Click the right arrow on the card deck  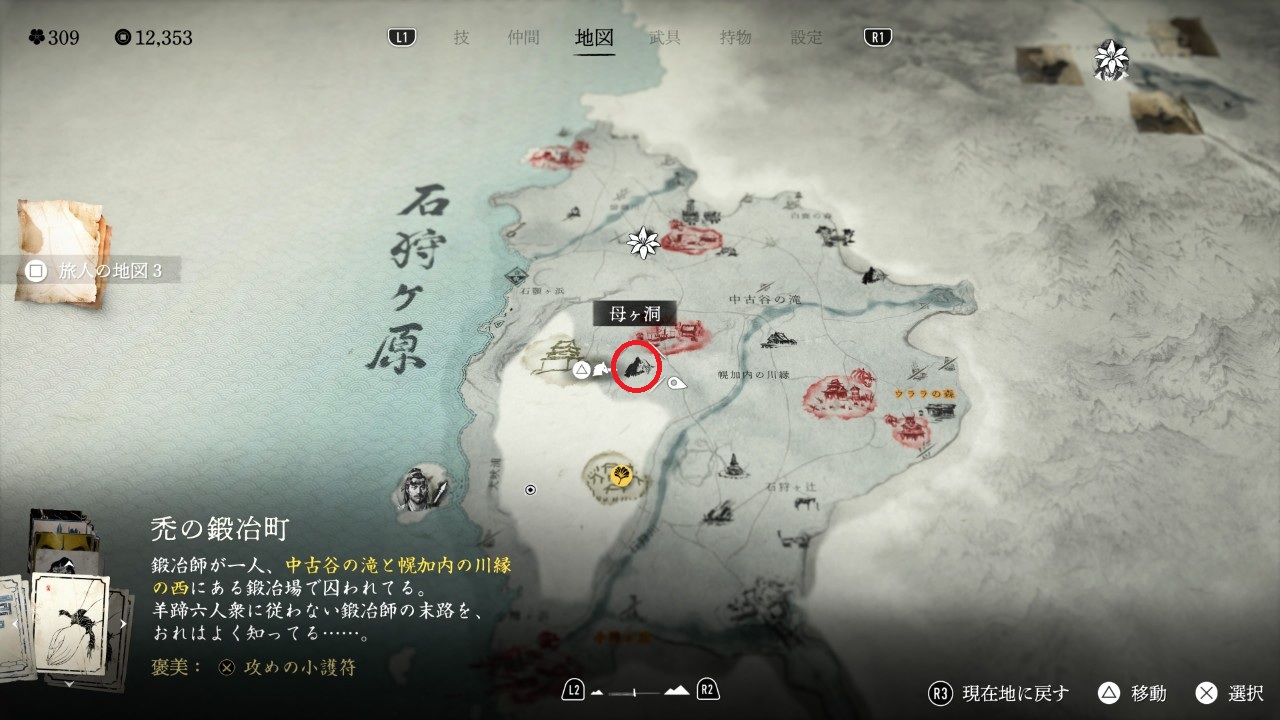pyautogui.click(x=123, y=625)
